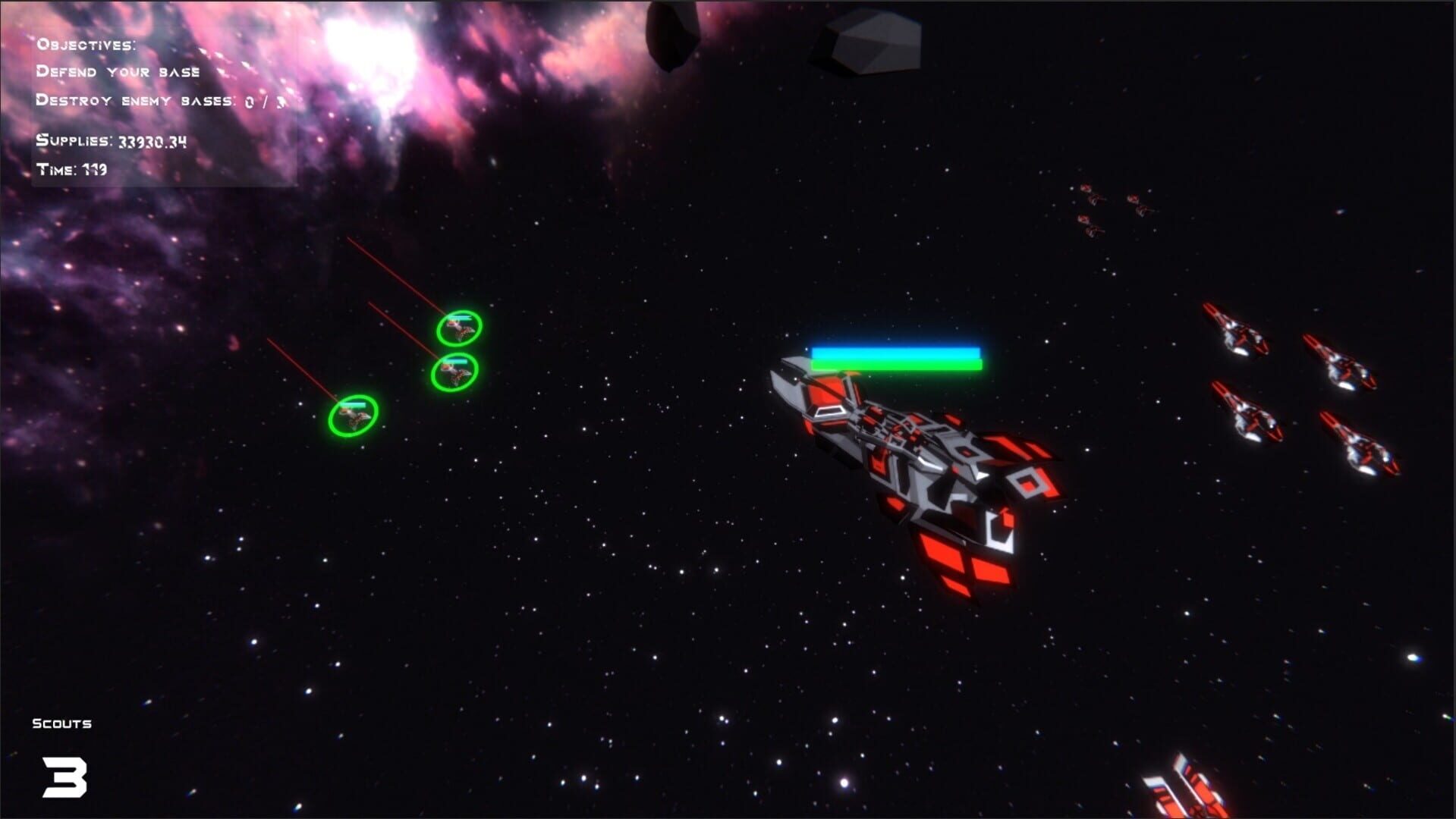
Task: Click the Scouts count number 3
Action: point(64,775)
